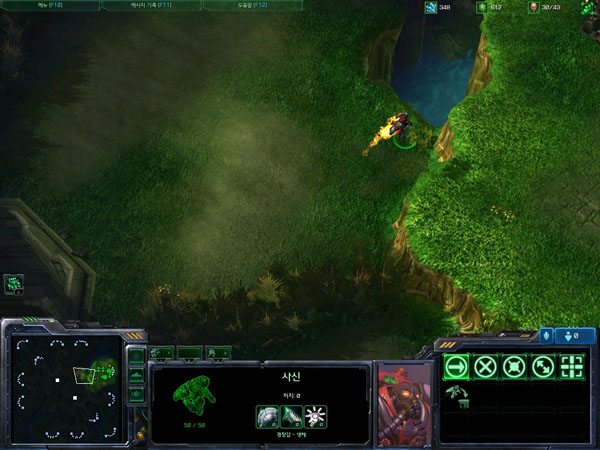Toggle the top minimap side button
Viewport: 600px width, 450px height.
[x=136, y=356]
